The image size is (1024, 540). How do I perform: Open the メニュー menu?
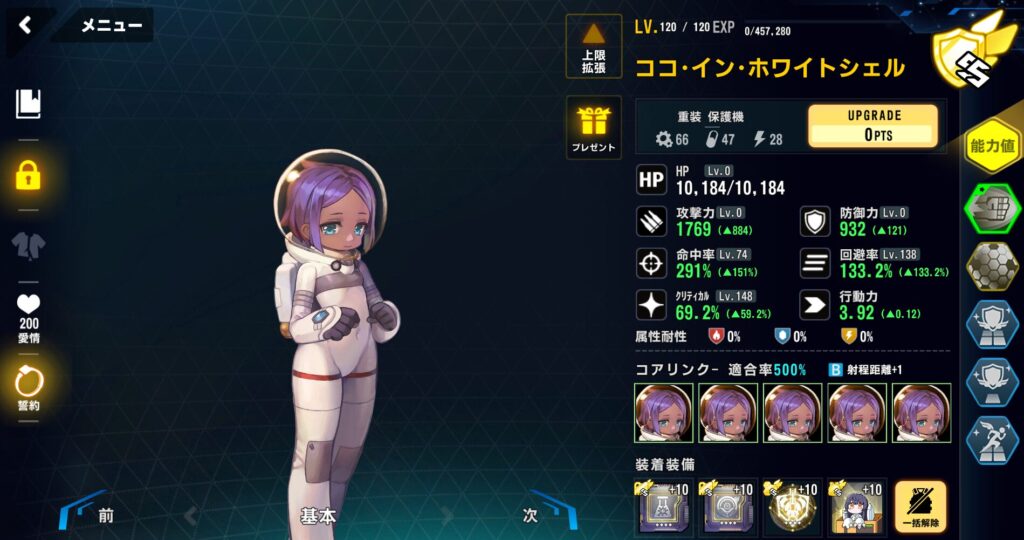pos(110,26)
